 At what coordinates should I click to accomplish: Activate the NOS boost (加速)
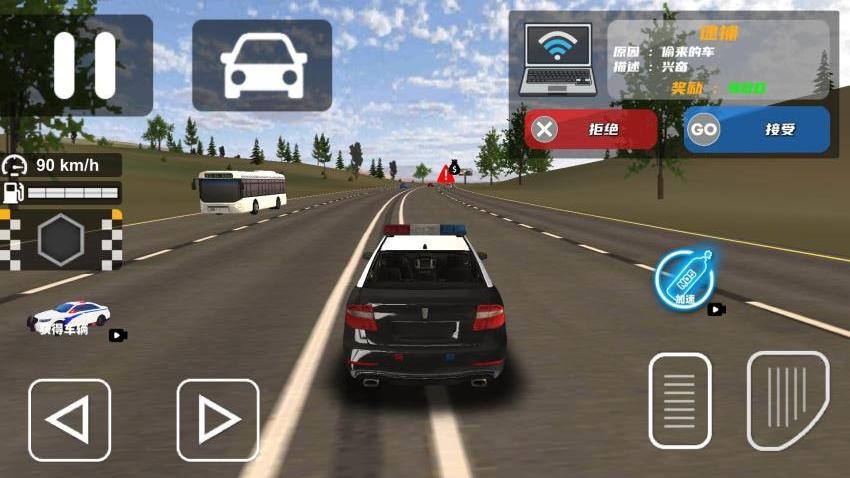point(685,279)
